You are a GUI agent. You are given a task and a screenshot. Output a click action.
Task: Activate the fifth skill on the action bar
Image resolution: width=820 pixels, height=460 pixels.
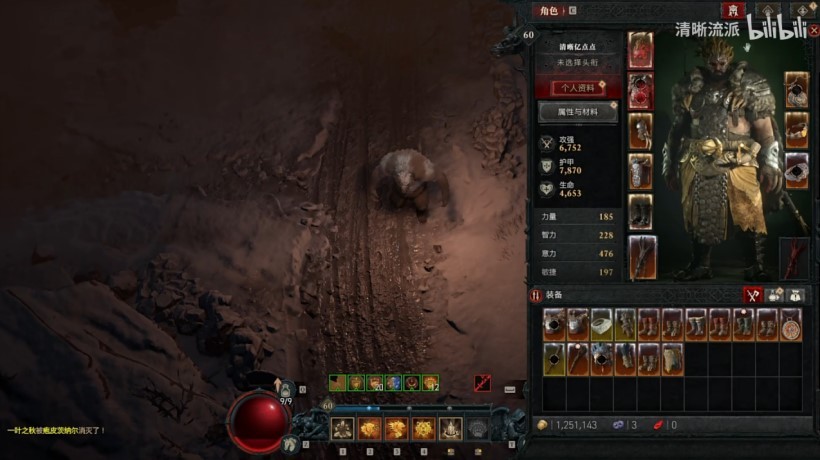[450, 429]
